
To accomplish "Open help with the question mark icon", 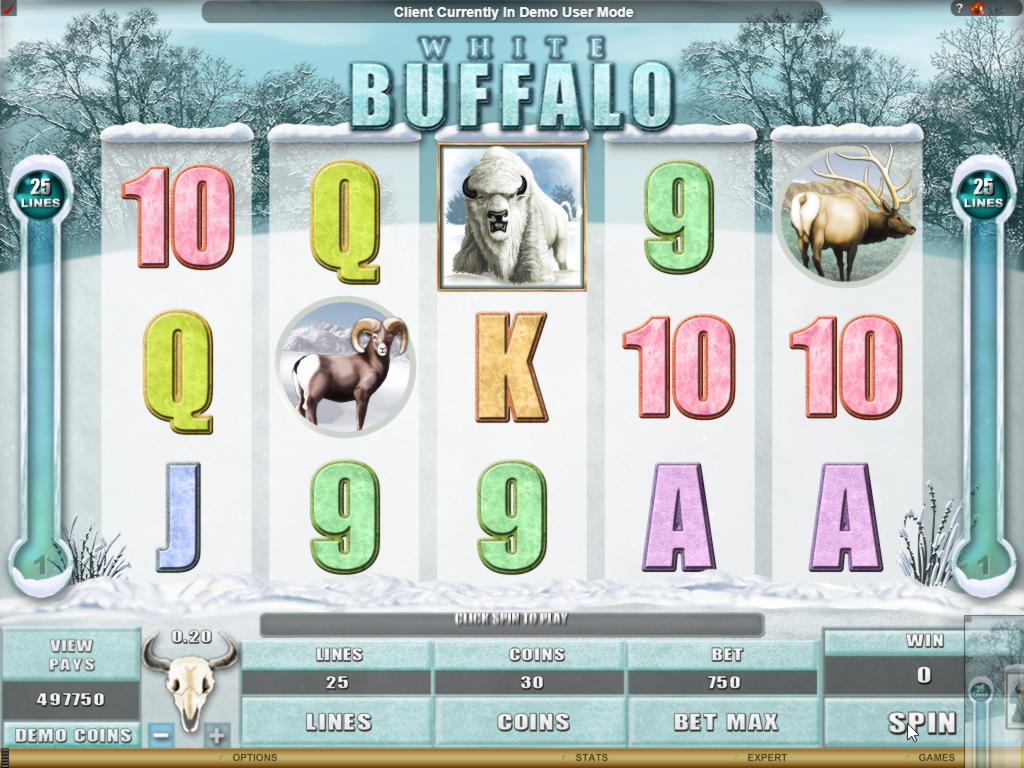I will [957, 8].
